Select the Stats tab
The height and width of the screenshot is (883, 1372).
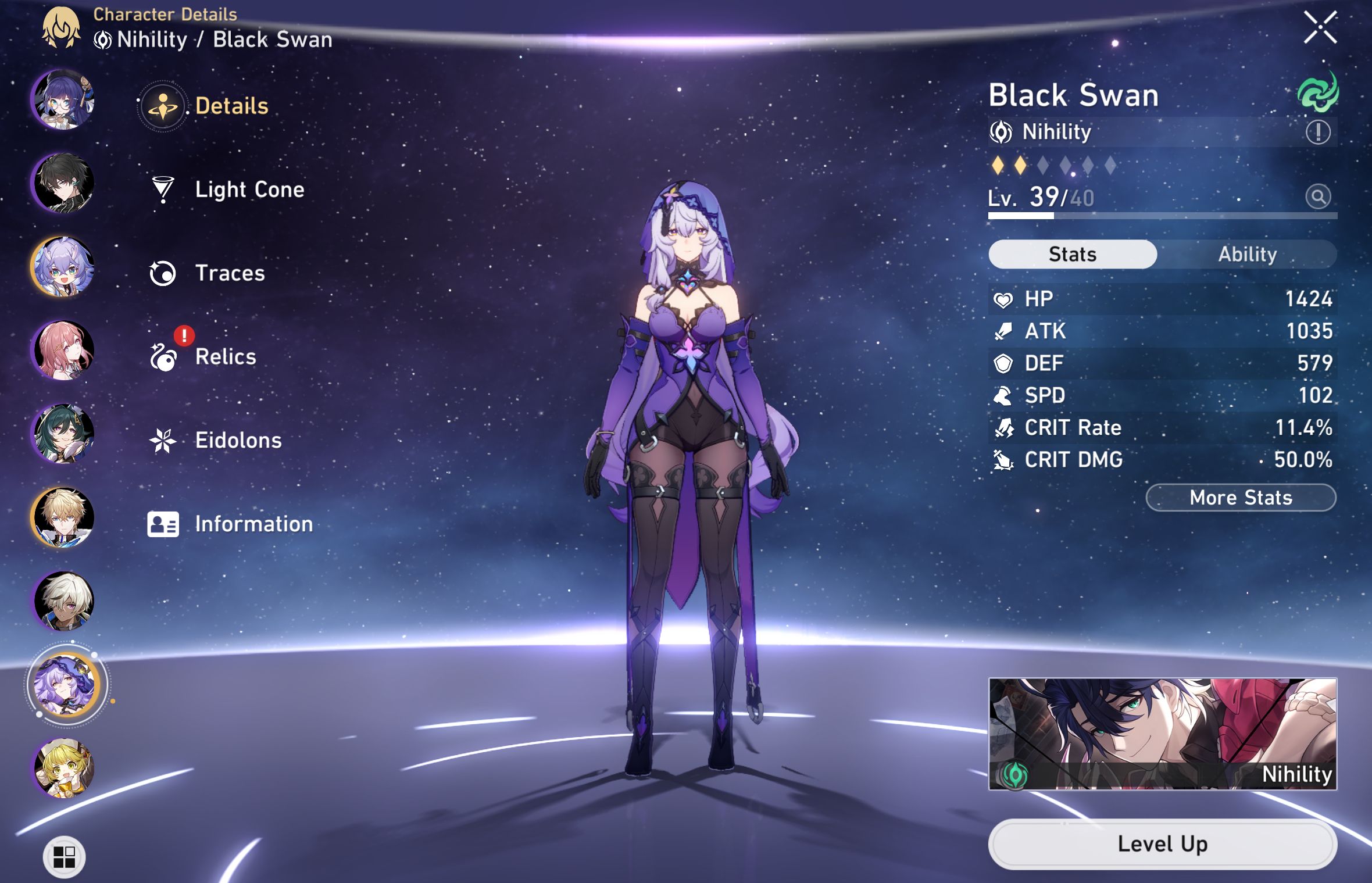tap(1072, 255)
